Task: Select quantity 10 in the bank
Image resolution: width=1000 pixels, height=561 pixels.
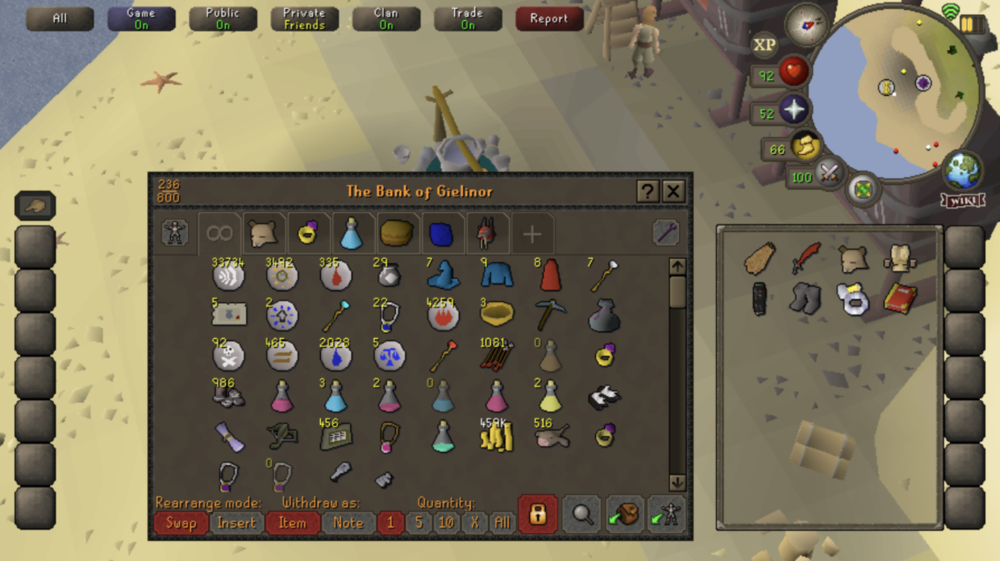Action: coord(446,522)
